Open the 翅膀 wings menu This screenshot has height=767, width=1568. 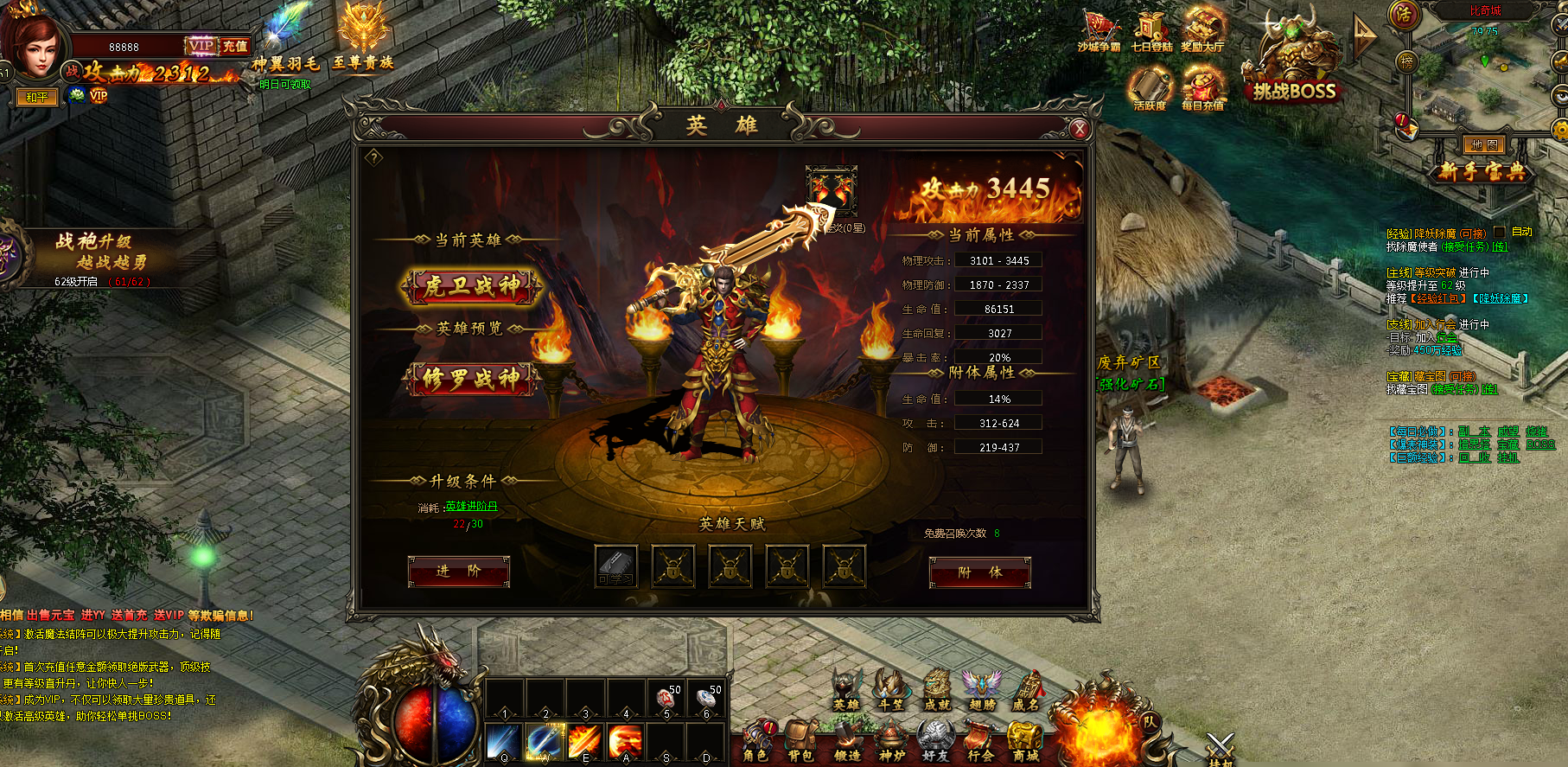click(x=981, y=691)
